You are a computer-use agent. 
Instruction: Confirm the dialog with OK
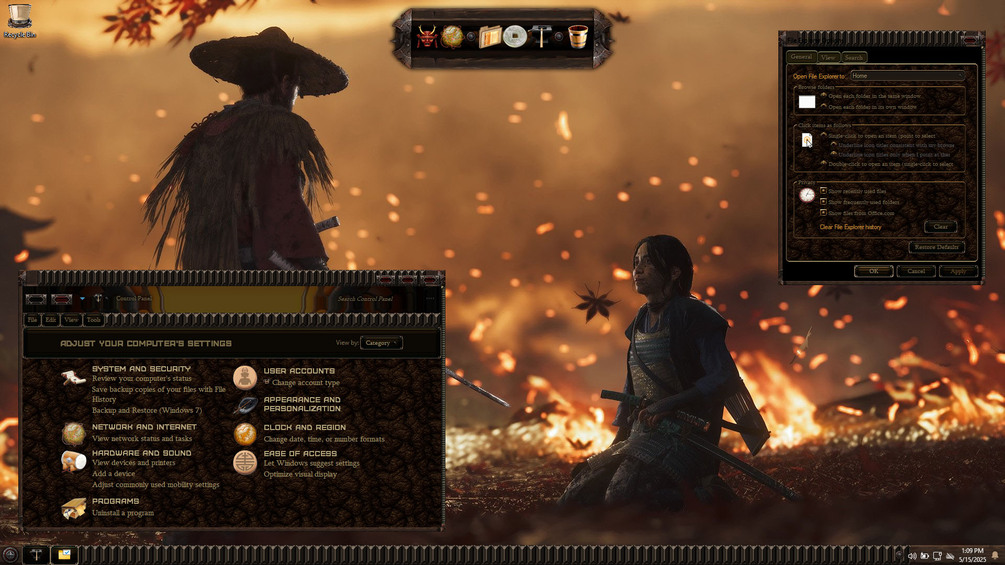pos(873,271)
